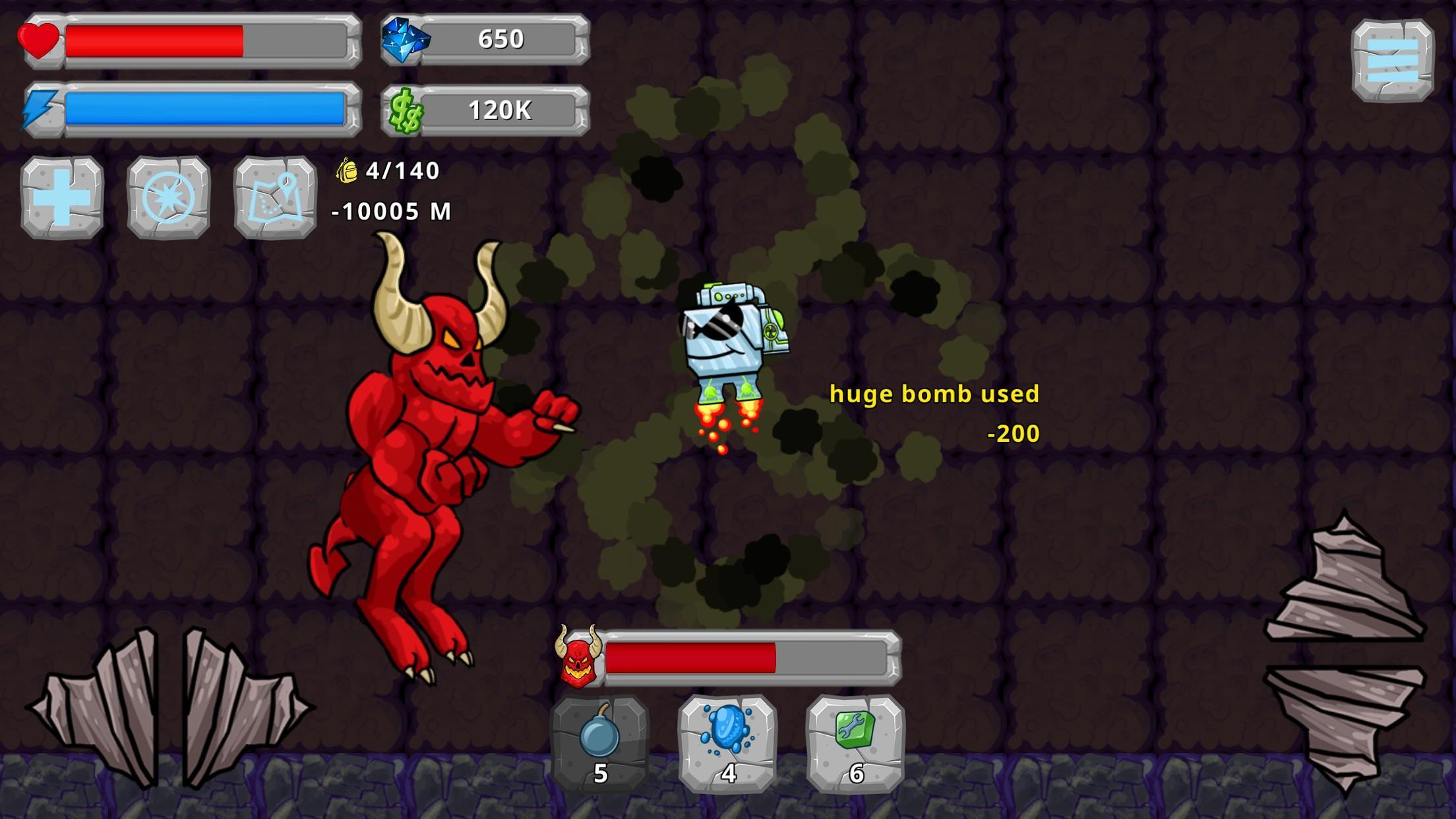Use the green repair kit slot
Screen dimensions: 1456x819
coord(855,743)
